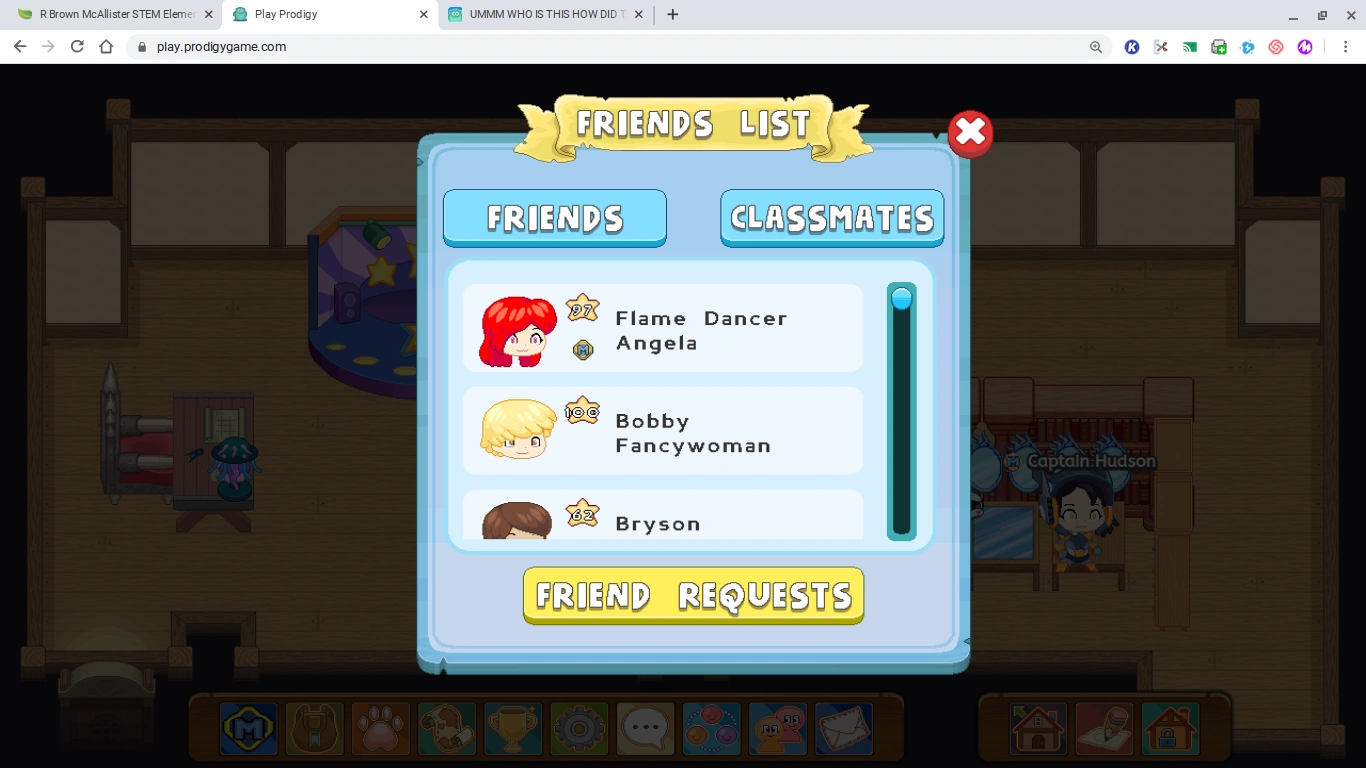Switch to the CLASSMATES tab
The width and height of the screenshot is (1366, 768).
tap(831, 217)
